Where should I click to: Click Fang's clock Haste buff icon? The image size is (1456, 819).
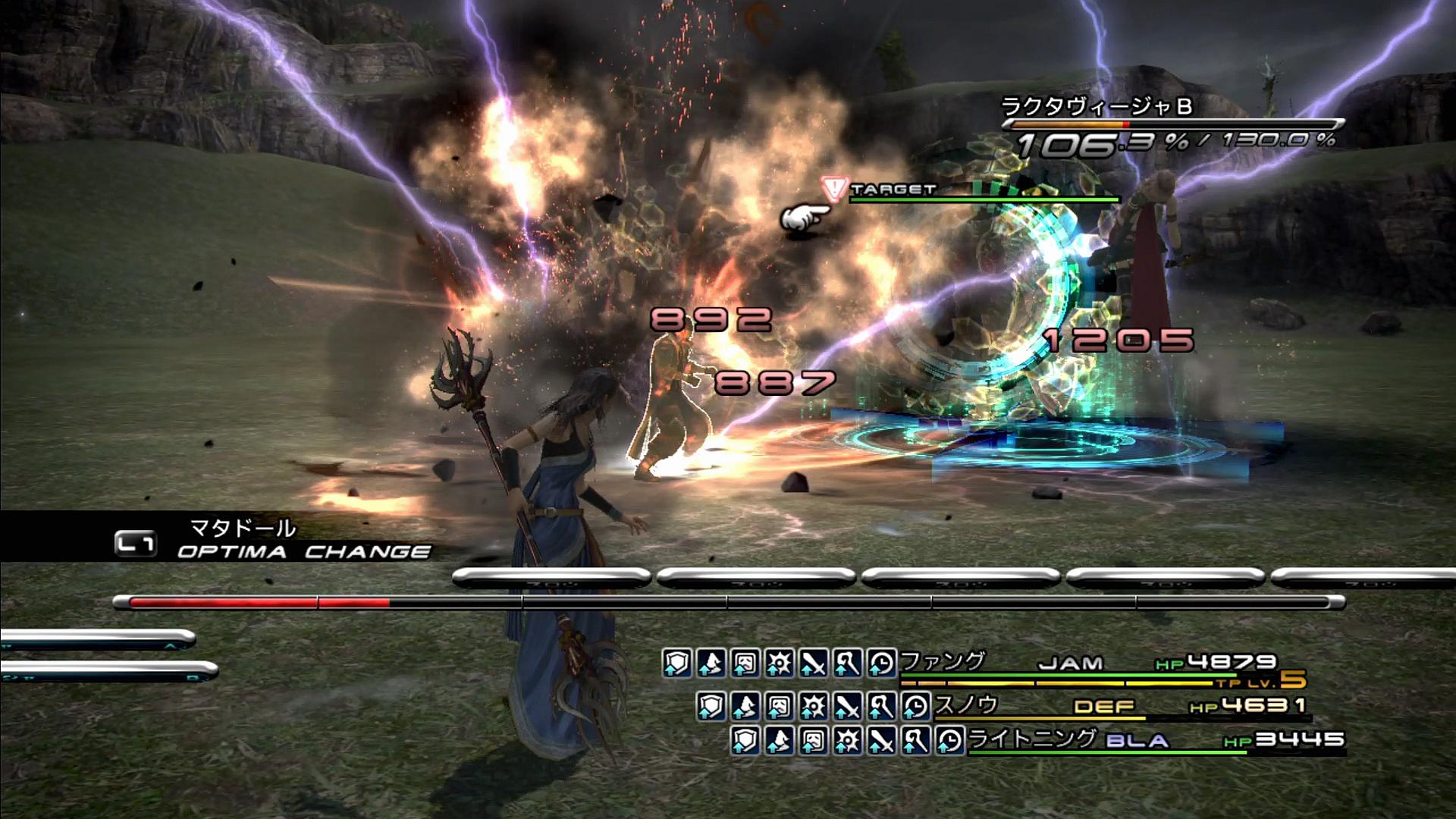(x=881, y=664)
